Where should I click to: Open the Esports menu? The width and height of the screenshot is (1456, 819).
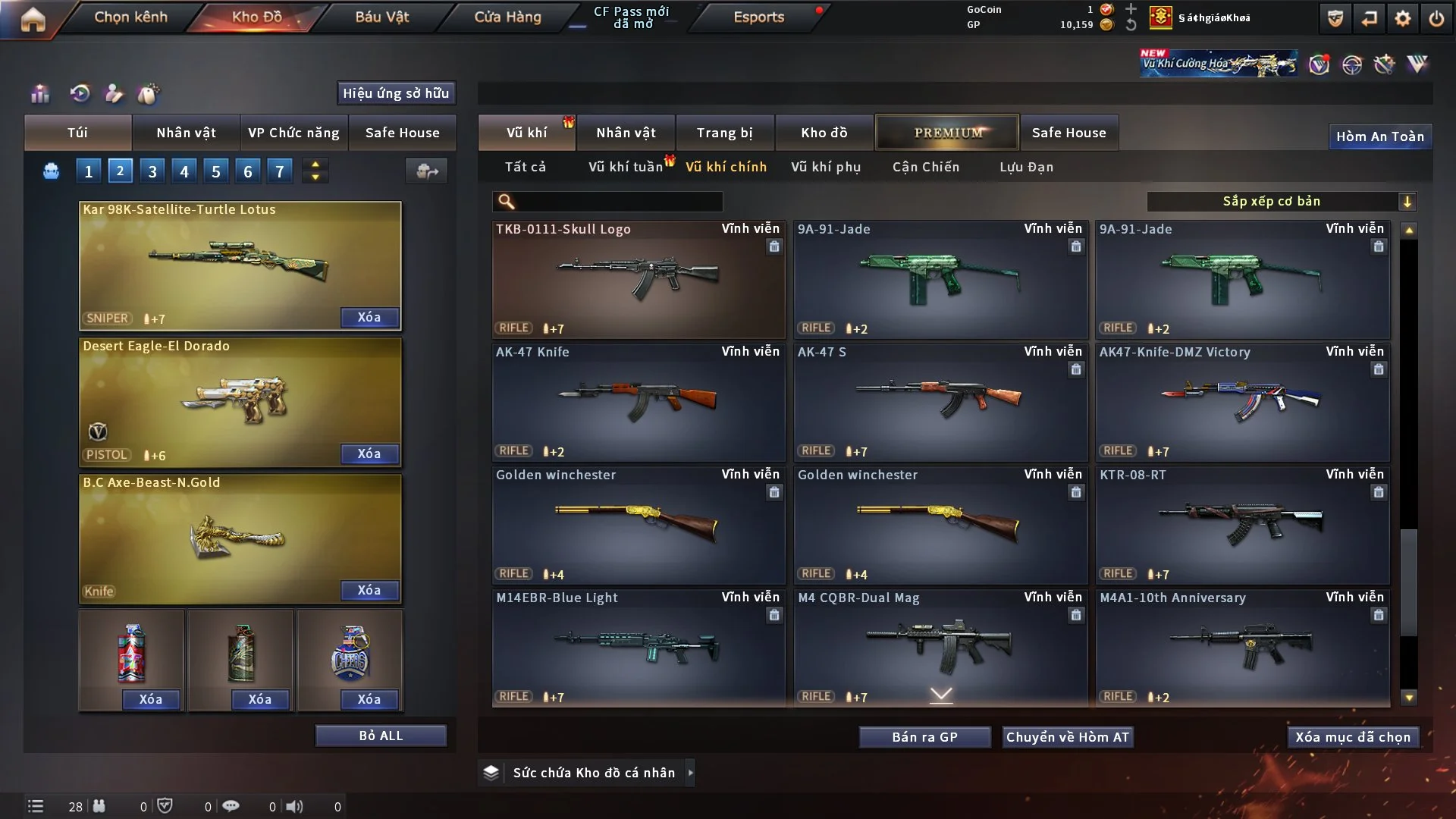758,17
